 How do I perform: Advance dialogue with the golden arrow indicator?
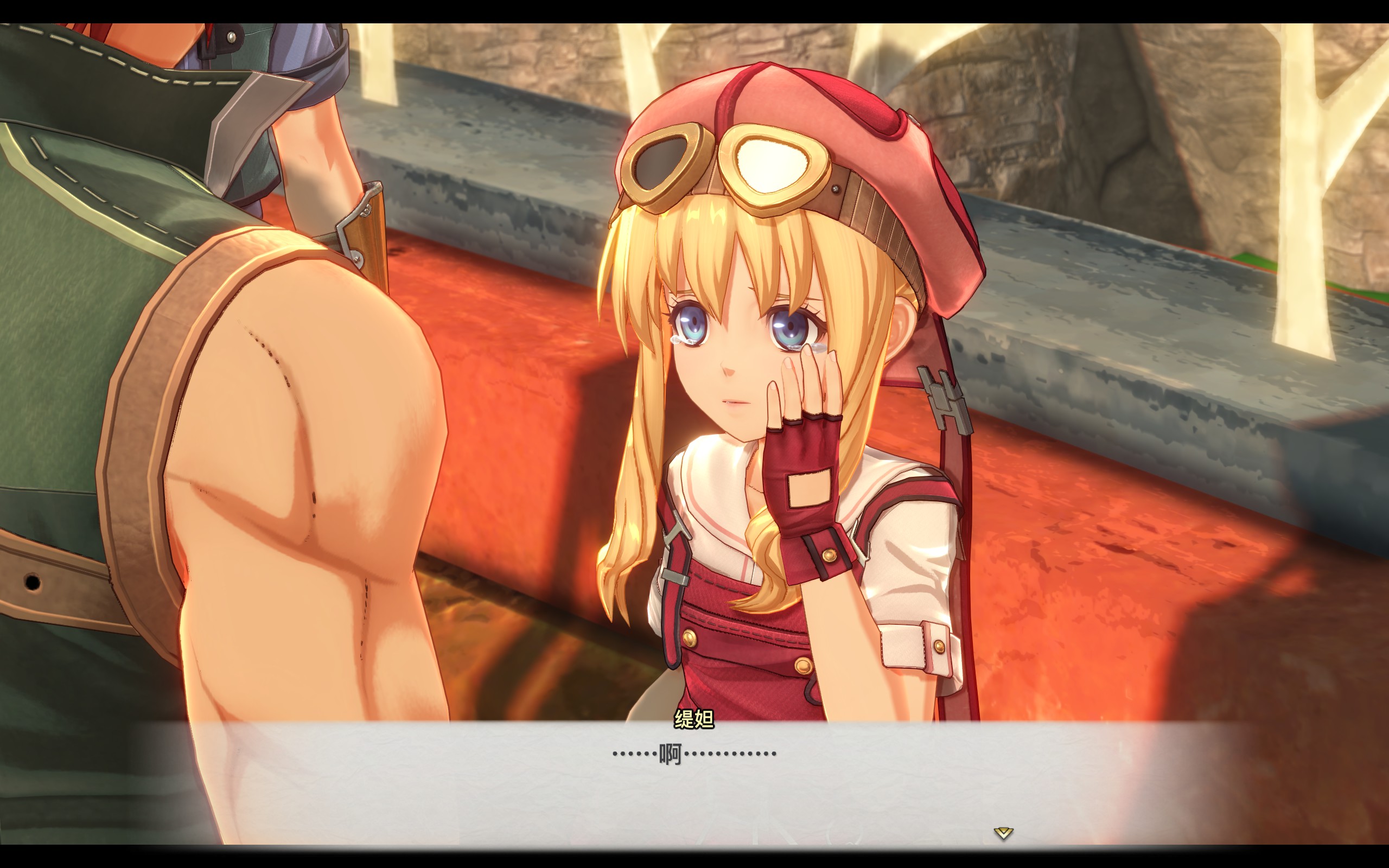point(1003,832)
